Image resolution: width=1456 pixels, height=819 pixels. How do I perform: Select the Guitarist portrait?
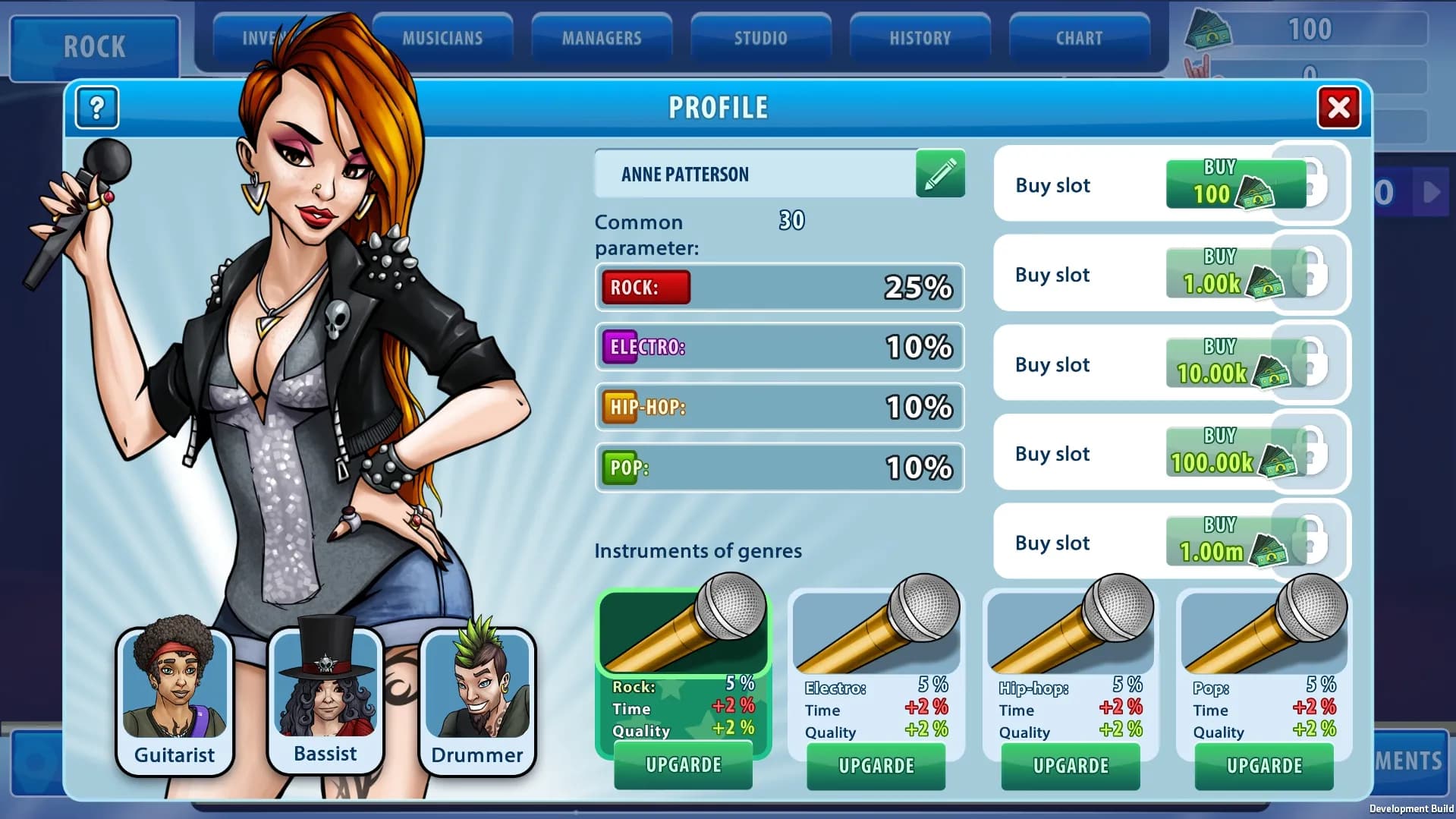point(175,700)
